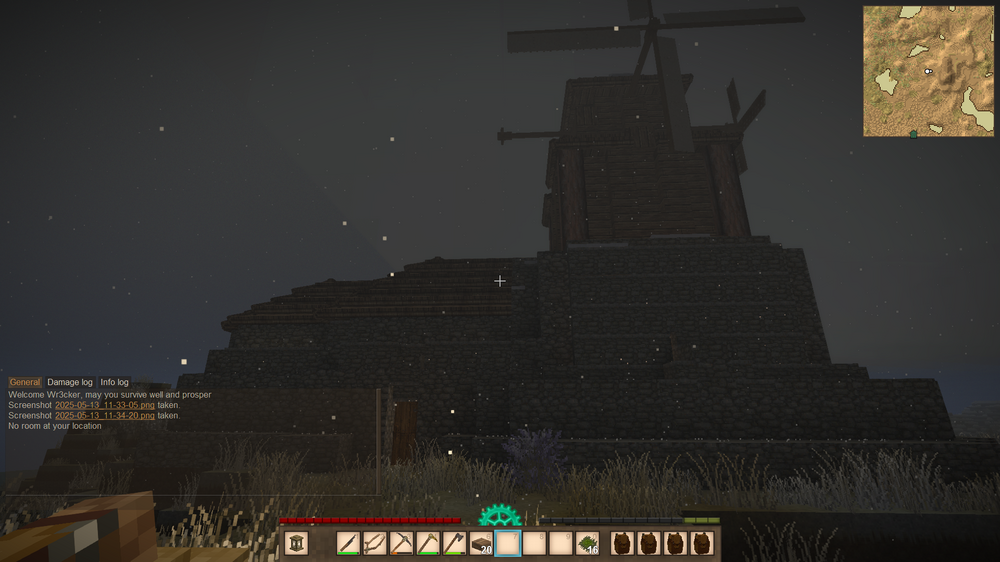Pick the green item stack of 16
Viewport: 1000px width, 562px height.
[588, 543]
